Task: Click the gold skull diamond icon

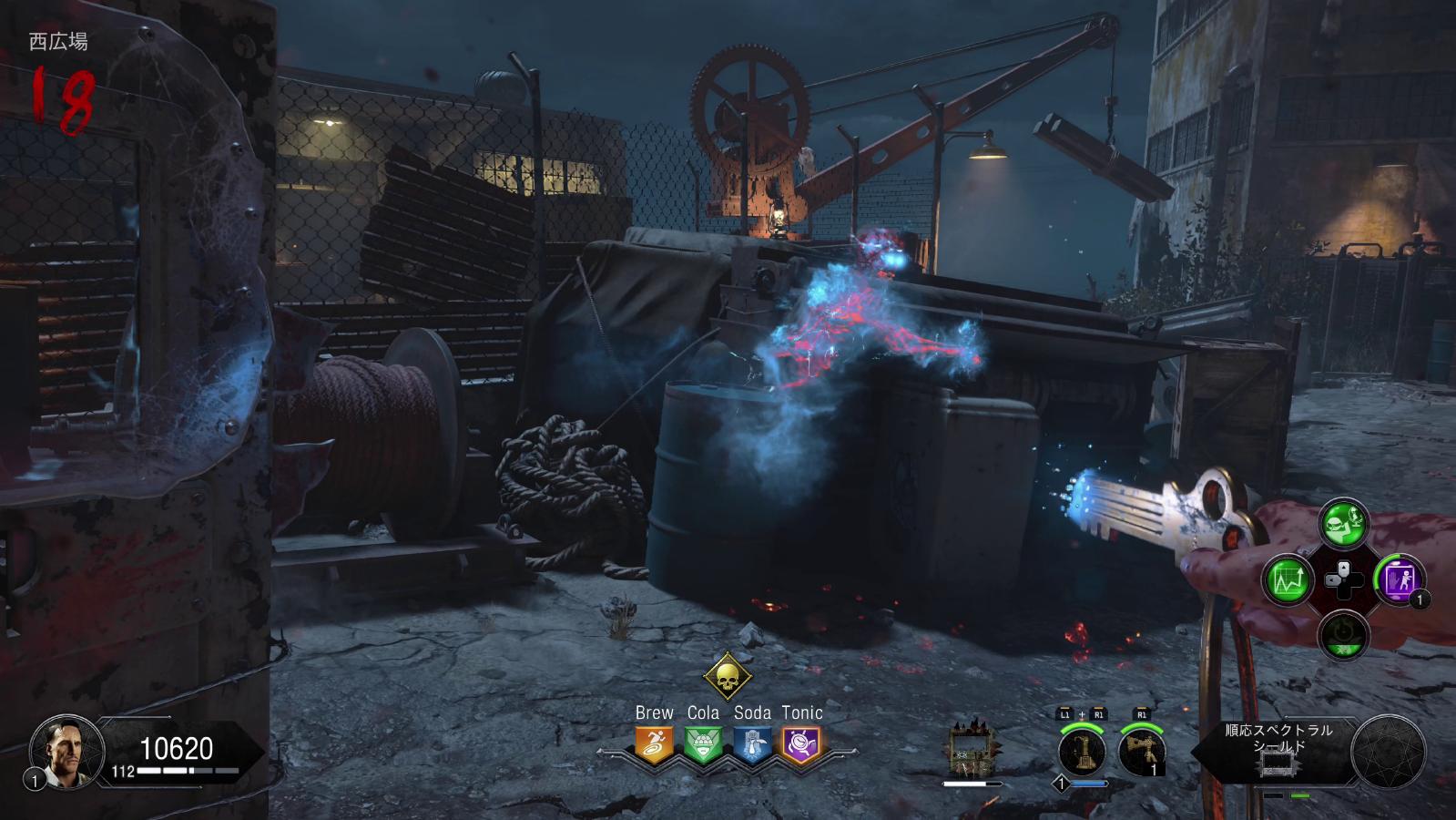Action: [728, 677]
